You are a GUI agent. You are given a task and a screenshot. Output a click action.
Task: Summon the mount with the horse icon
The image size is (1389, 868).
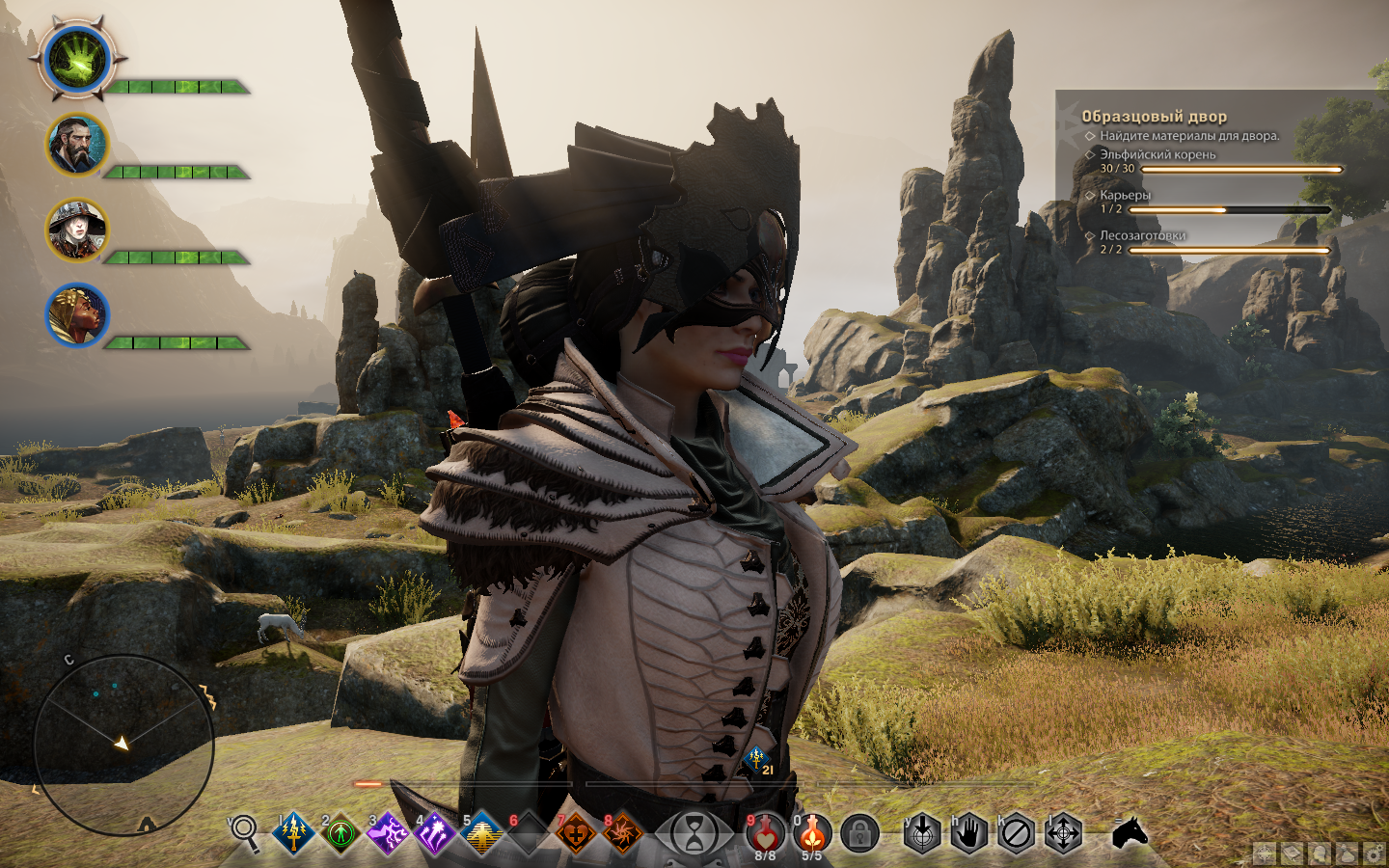point(1130,832)
